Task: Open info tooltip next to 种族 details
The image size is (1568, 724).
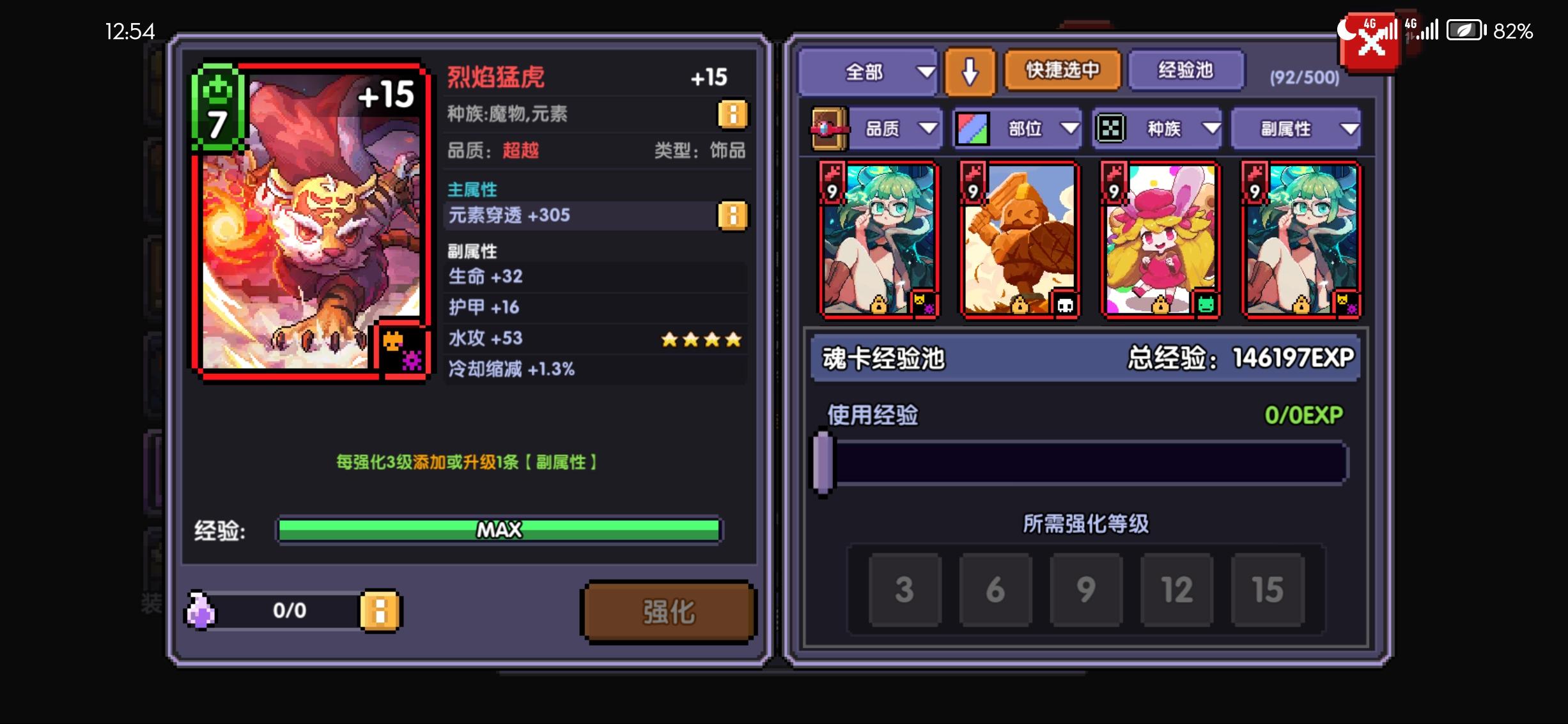Action: click(733, 116)
